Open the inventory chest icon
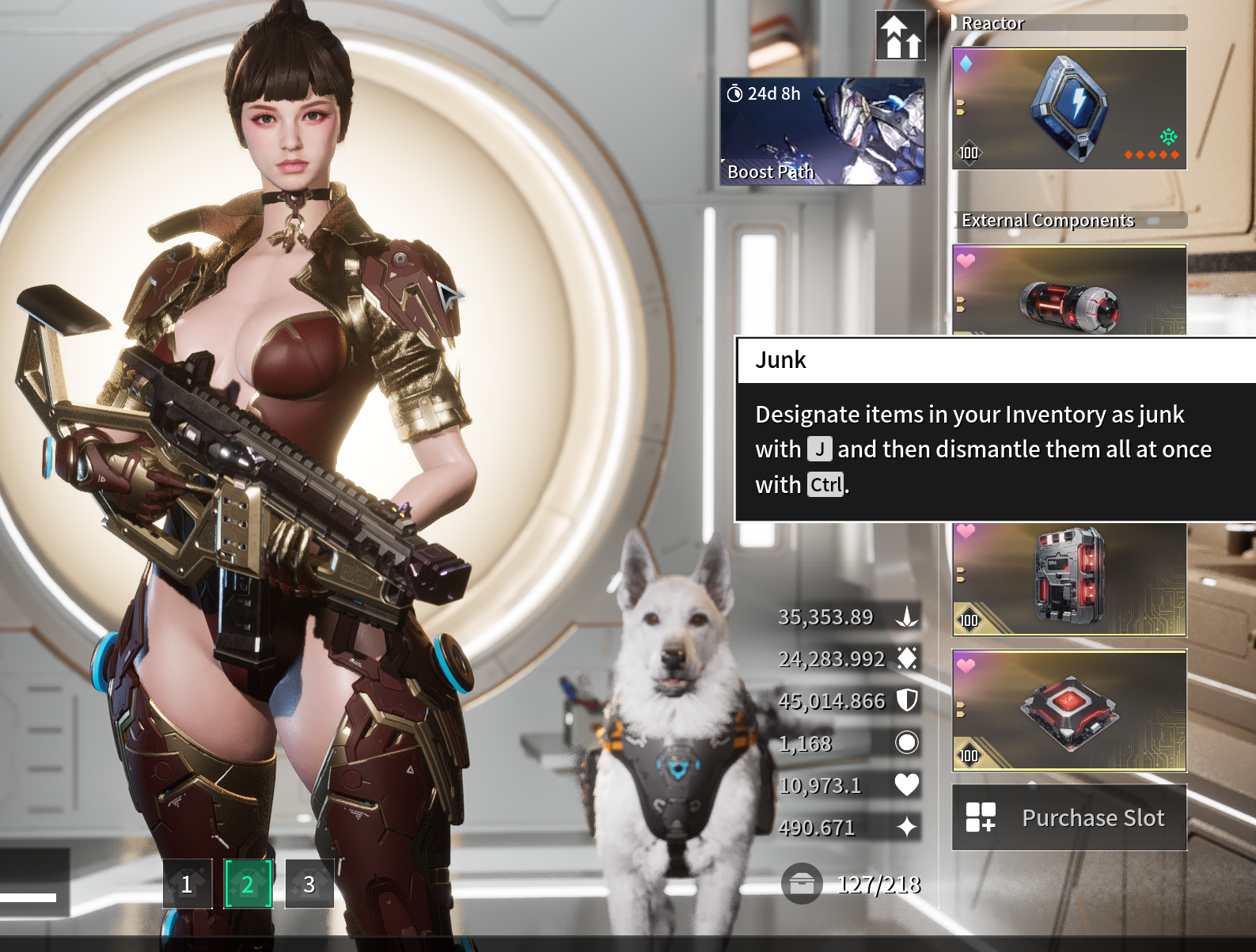The width and height of the screenshot is (1256, 952). pyautogui.click(x=801, y=883)
